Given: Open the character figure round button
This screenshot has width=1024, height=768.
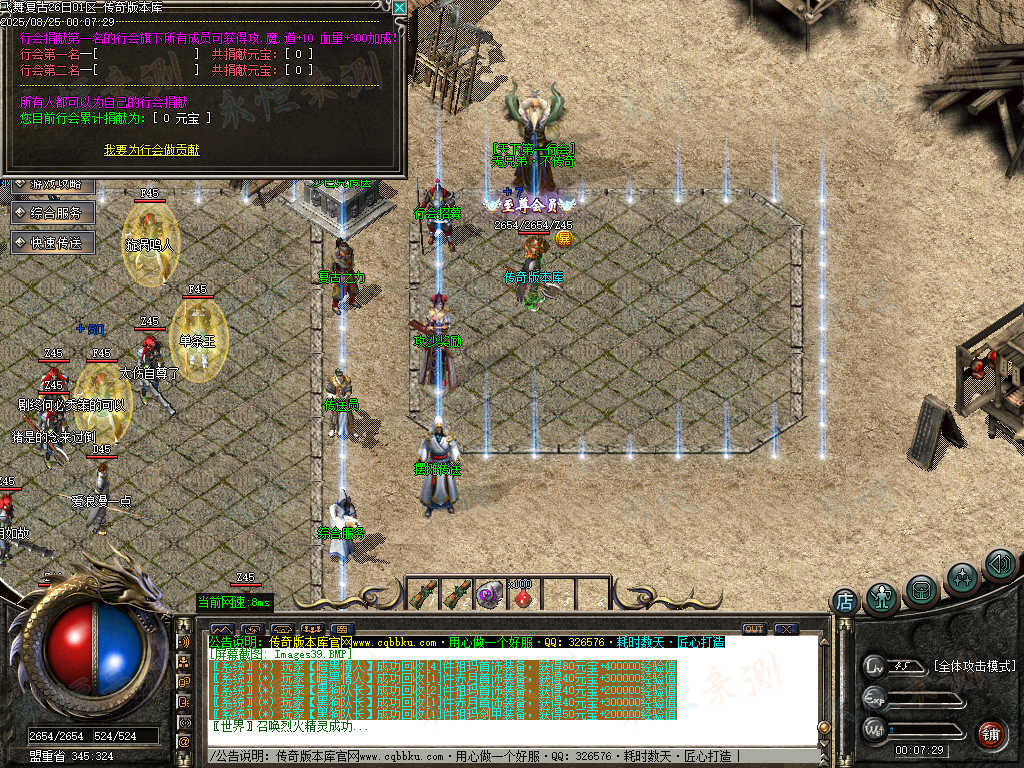Looking at the screenshot, I should click(882, 598).
